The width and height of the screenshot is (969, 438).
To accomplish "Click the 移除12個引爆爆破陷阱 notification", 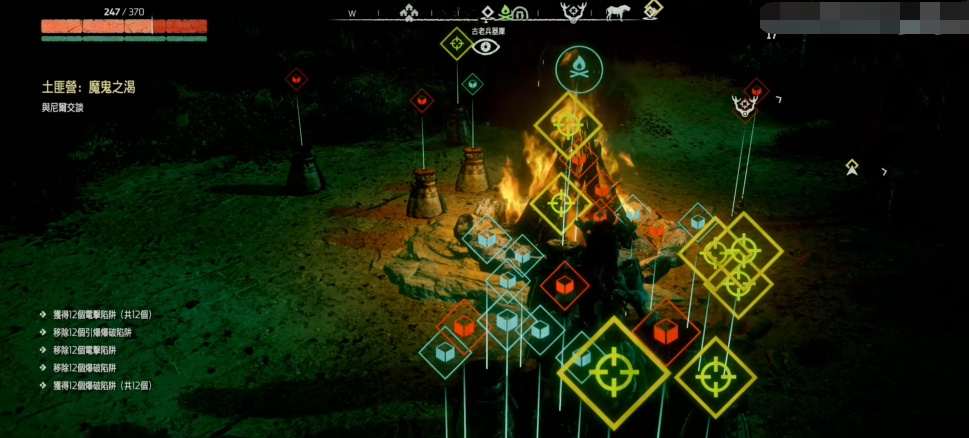I will point(92,332).
